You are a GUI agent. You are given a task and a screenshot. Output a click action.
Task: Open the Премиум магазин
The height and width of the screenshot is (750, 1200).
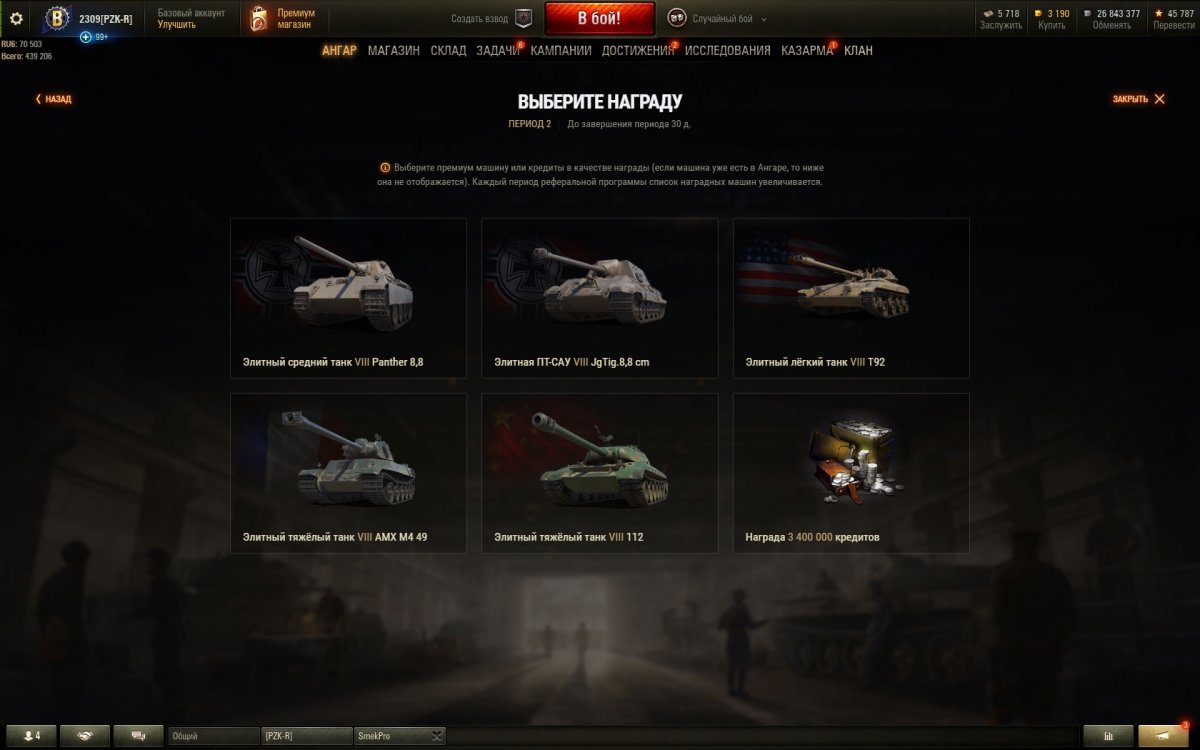[282, 18]
